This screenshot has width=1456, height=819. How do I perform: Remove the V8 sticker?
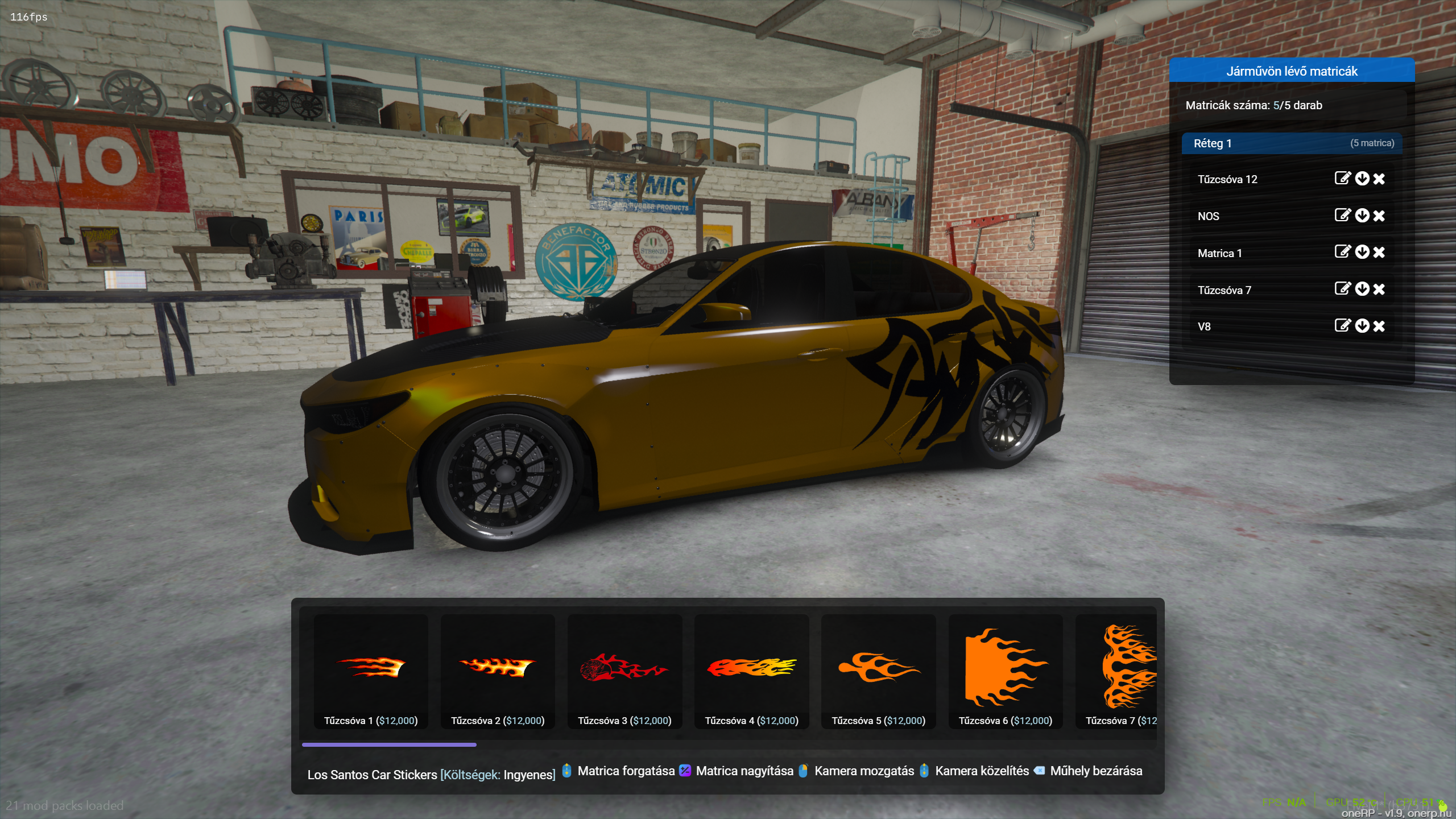click(x=1379, y=326)
